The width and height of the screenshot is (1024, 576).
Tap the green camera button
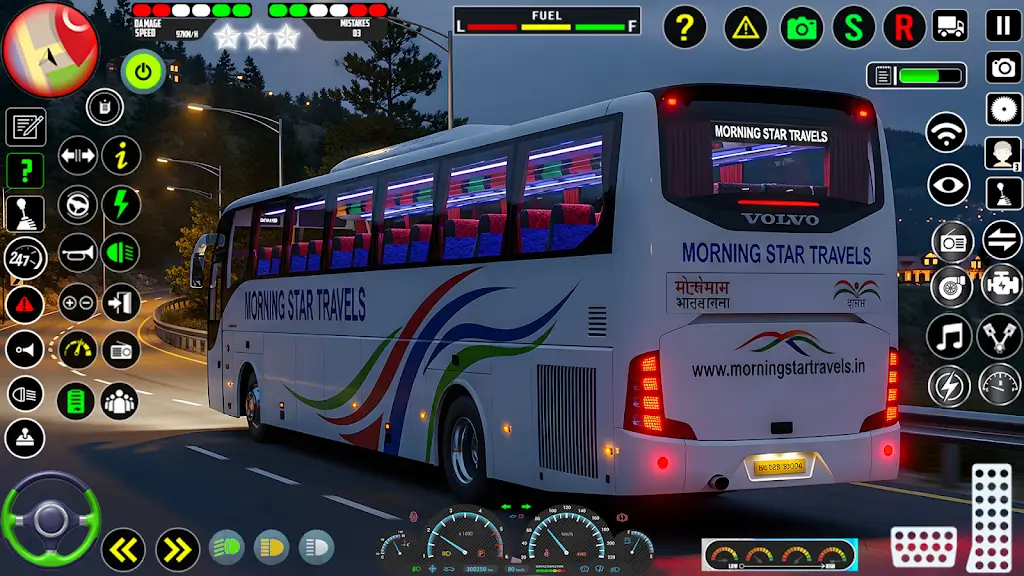801,27
